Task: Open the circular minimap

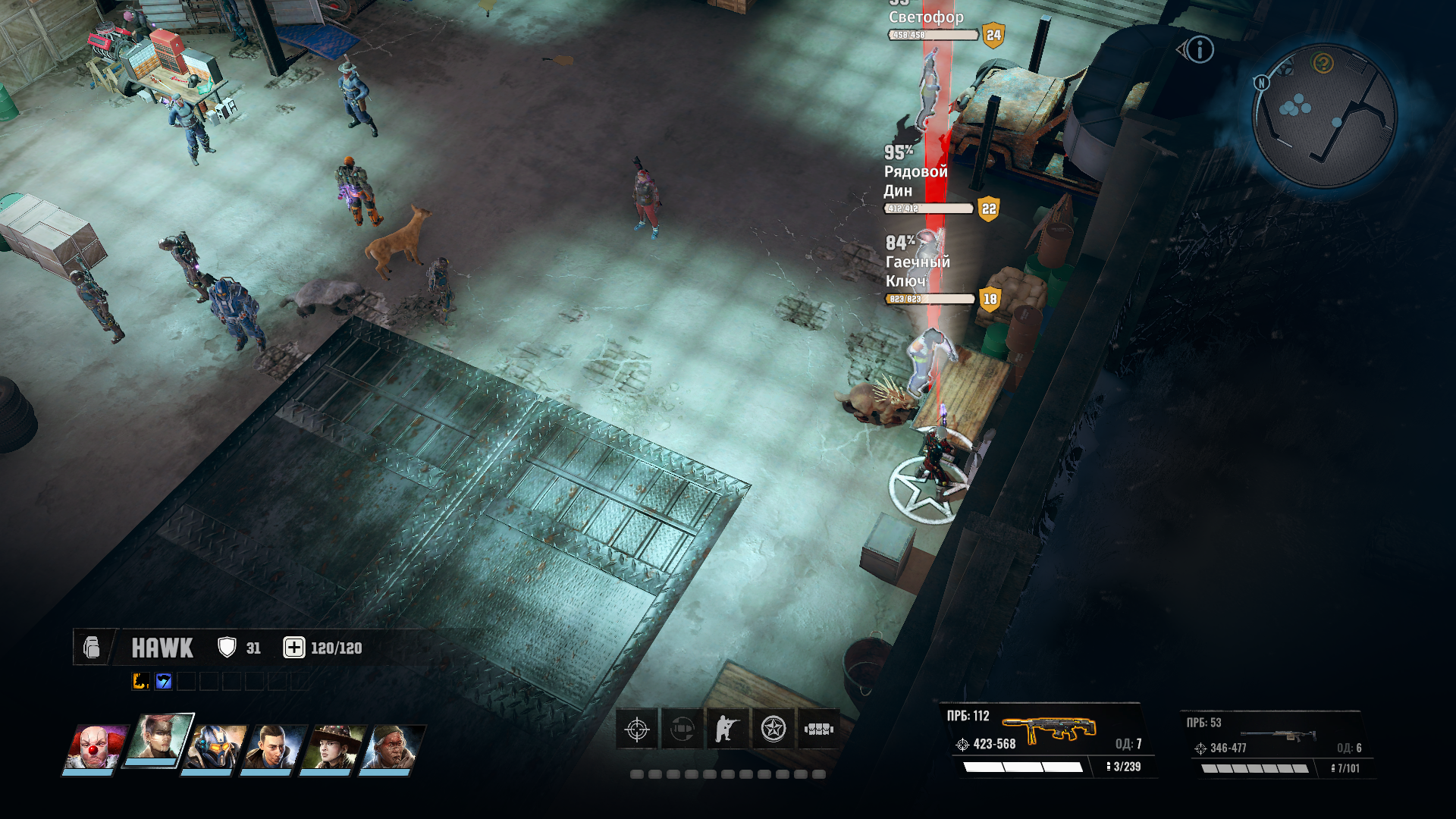Action: pyautogui.click(x=1324, y=115)
